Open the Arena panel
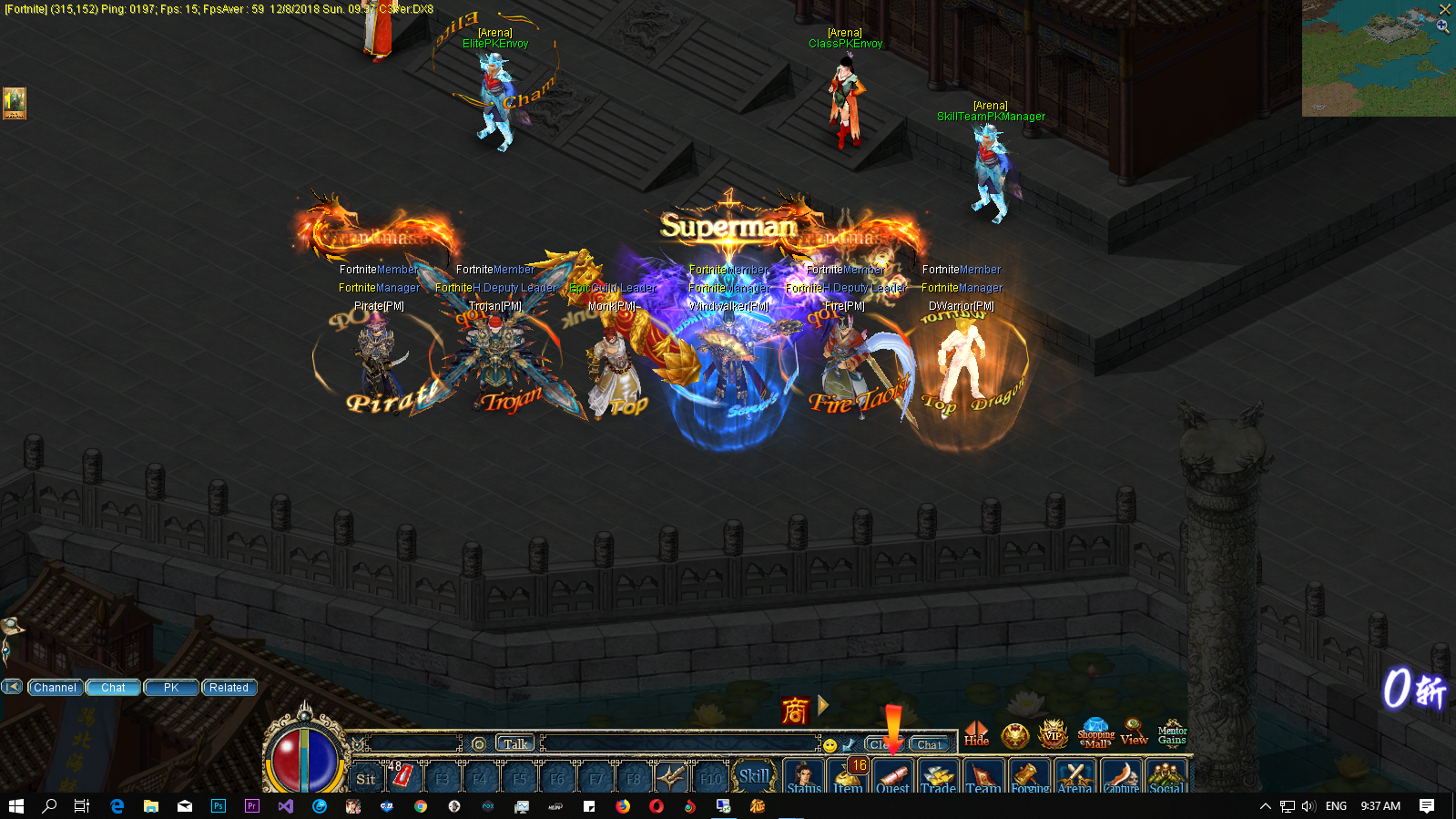The height and width of the screenshot is (819, 1456). click(x=1074, y=776)
